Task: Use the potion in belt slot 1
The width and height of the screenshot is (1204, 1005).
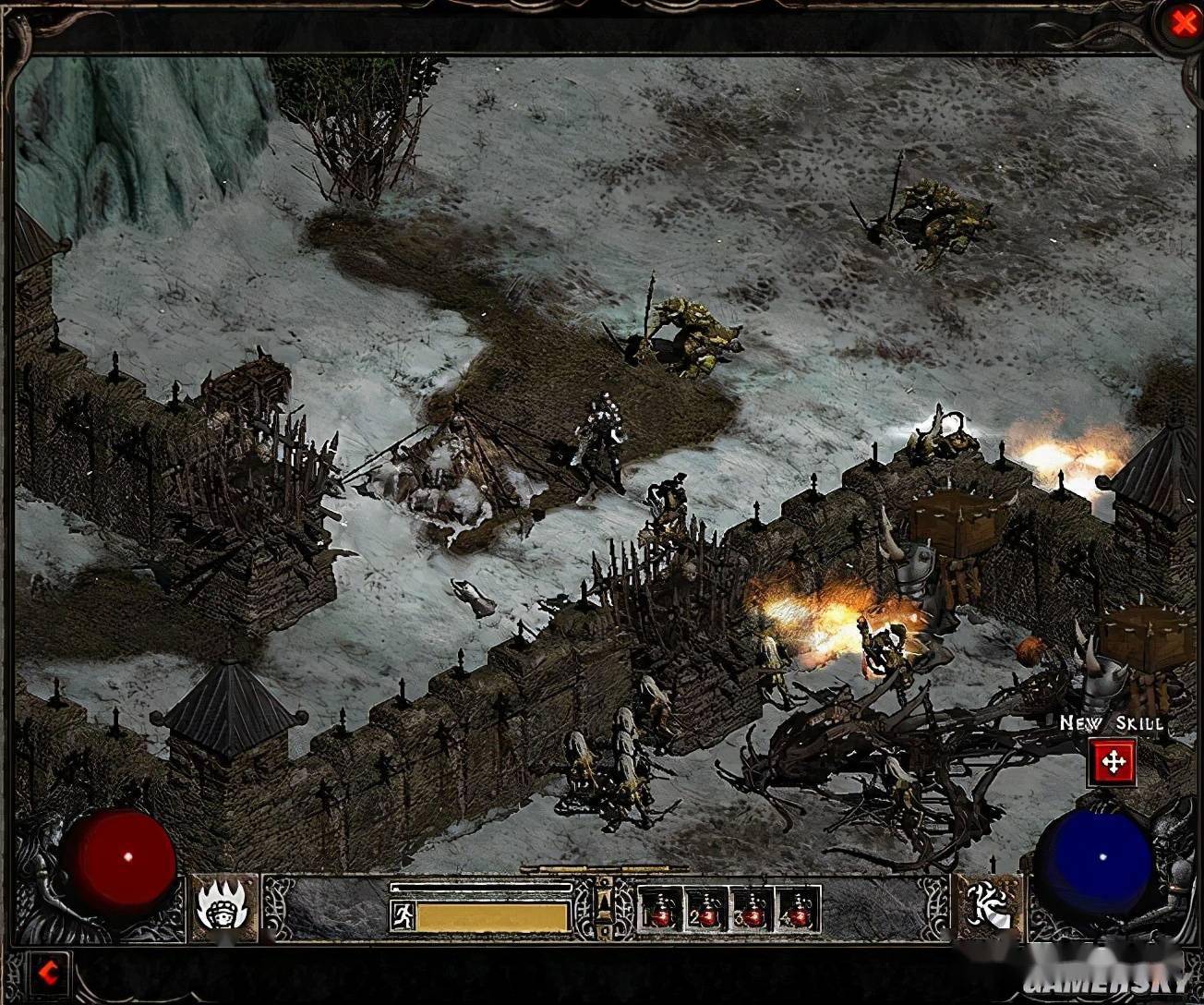Action: pos(660,910)
